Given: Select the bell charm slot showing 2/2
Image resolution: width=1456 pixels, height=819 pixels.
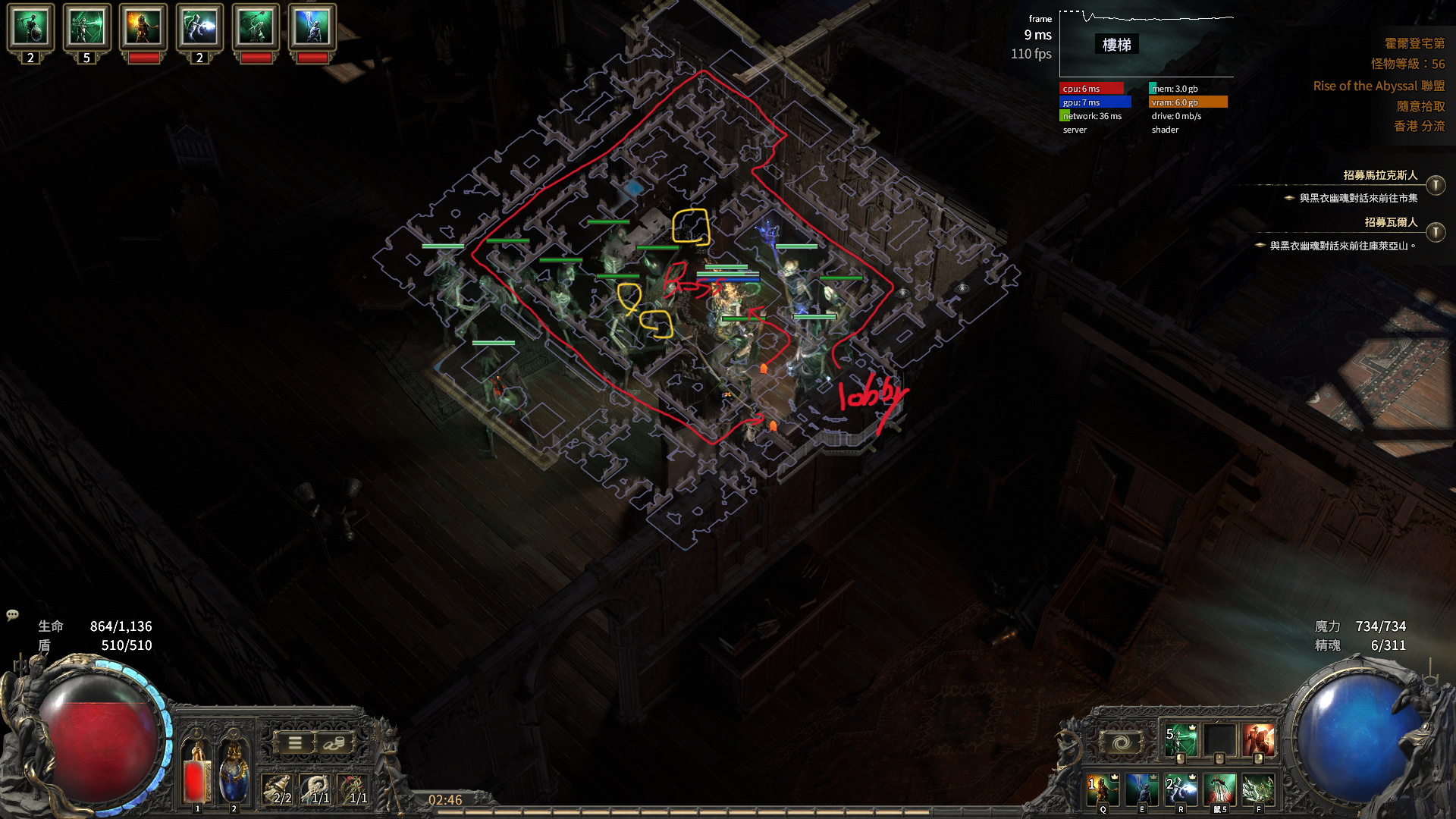Looking at the screenshot, I should tap(278, 789).
